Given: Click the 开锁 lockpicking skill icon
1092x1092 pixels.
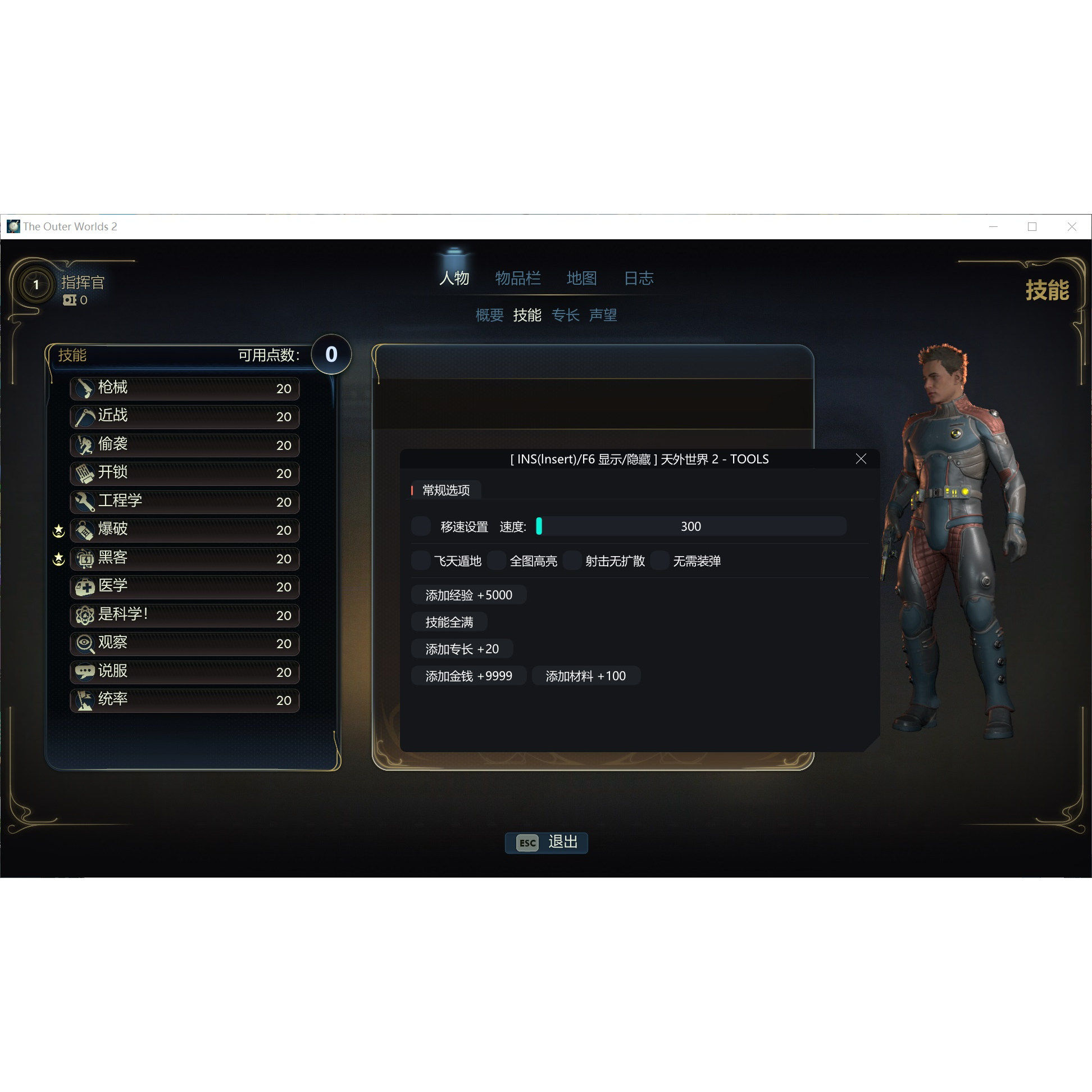Looking at the screenshot, I should [x=85, y=474].
